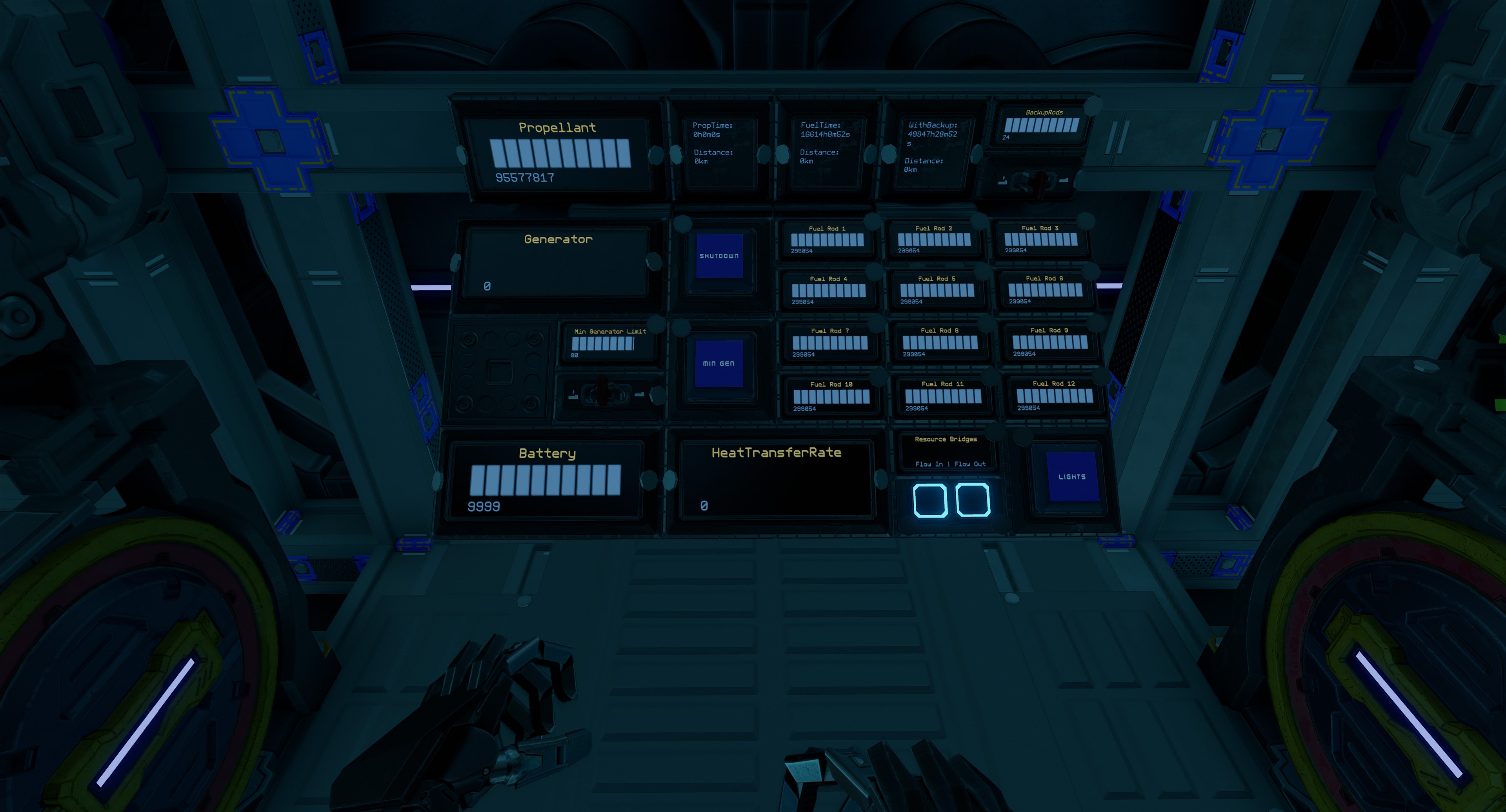Activate the blue SHUTDOWN button
The width and height of the screenshot is (1506, 812).
[719, 256]
